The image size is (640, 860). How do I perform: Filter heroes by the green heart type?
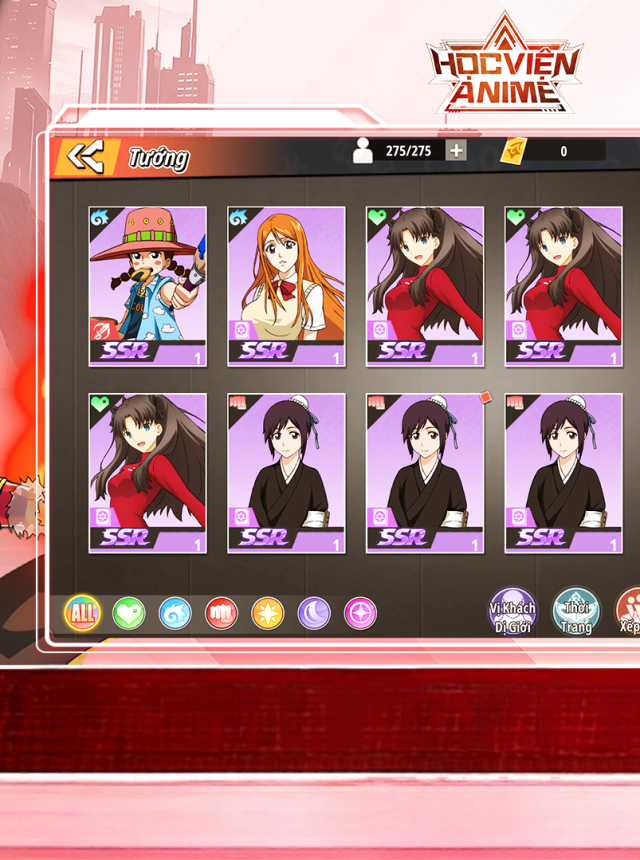[128, 613]
